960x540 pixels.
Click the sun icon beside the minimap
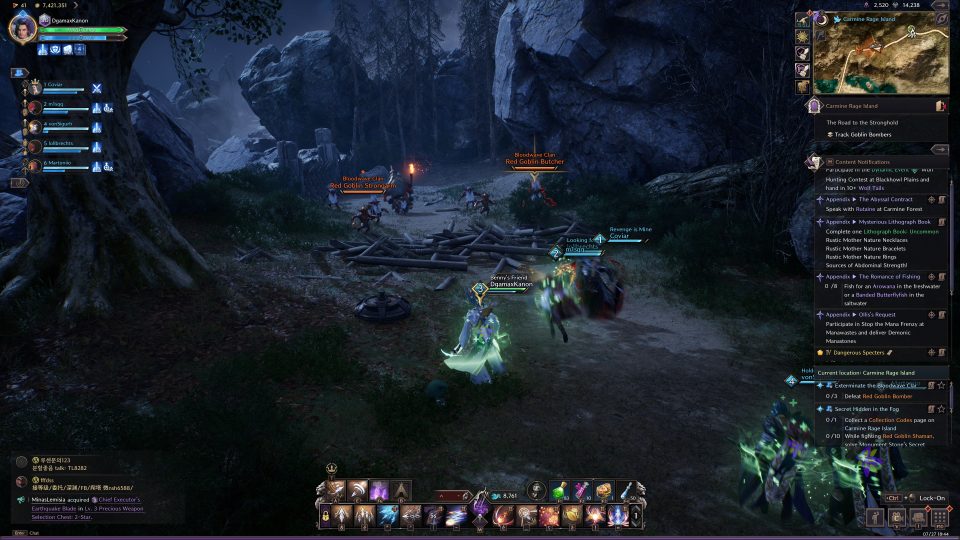point(803,36)
